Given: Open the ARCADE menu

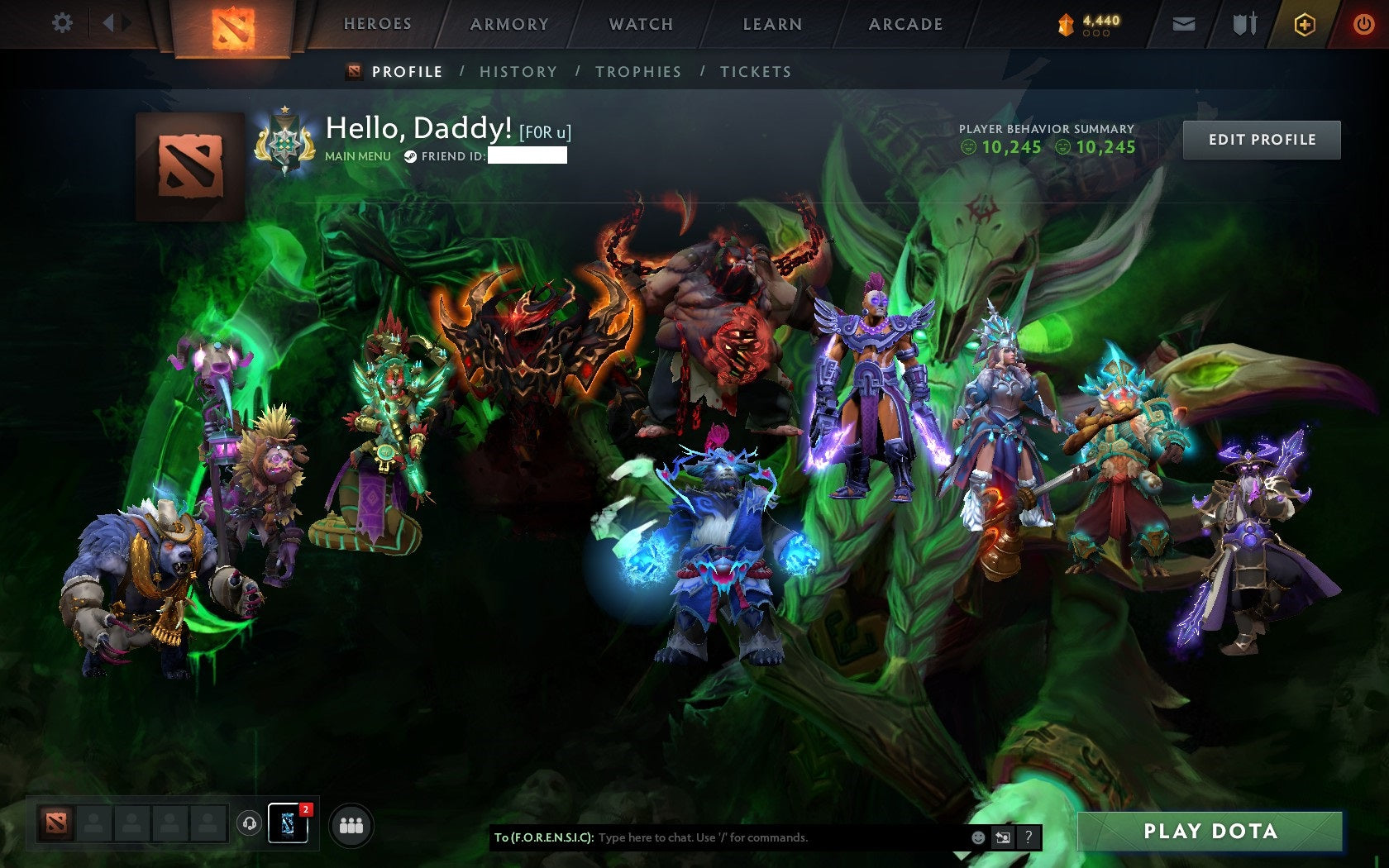Looking at the screenshot, I should point(904,24).
